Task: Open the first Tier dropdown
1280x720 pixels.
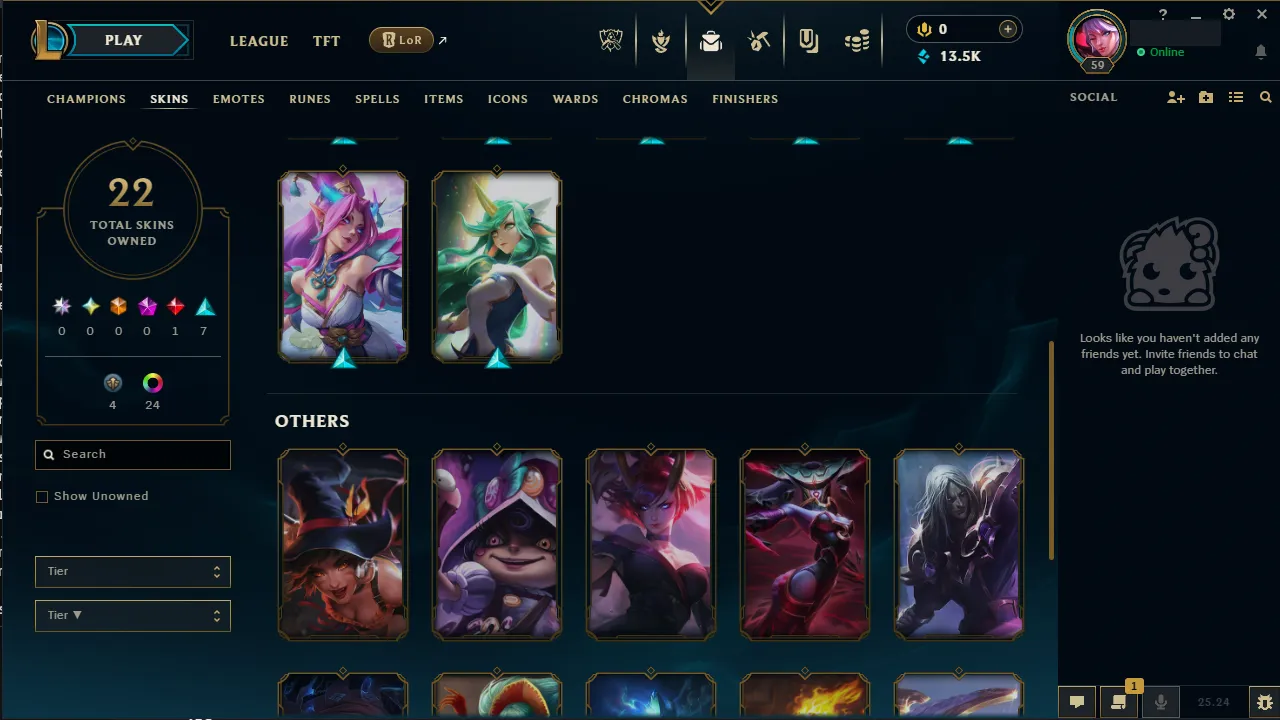Action: [x=132, y=571]
